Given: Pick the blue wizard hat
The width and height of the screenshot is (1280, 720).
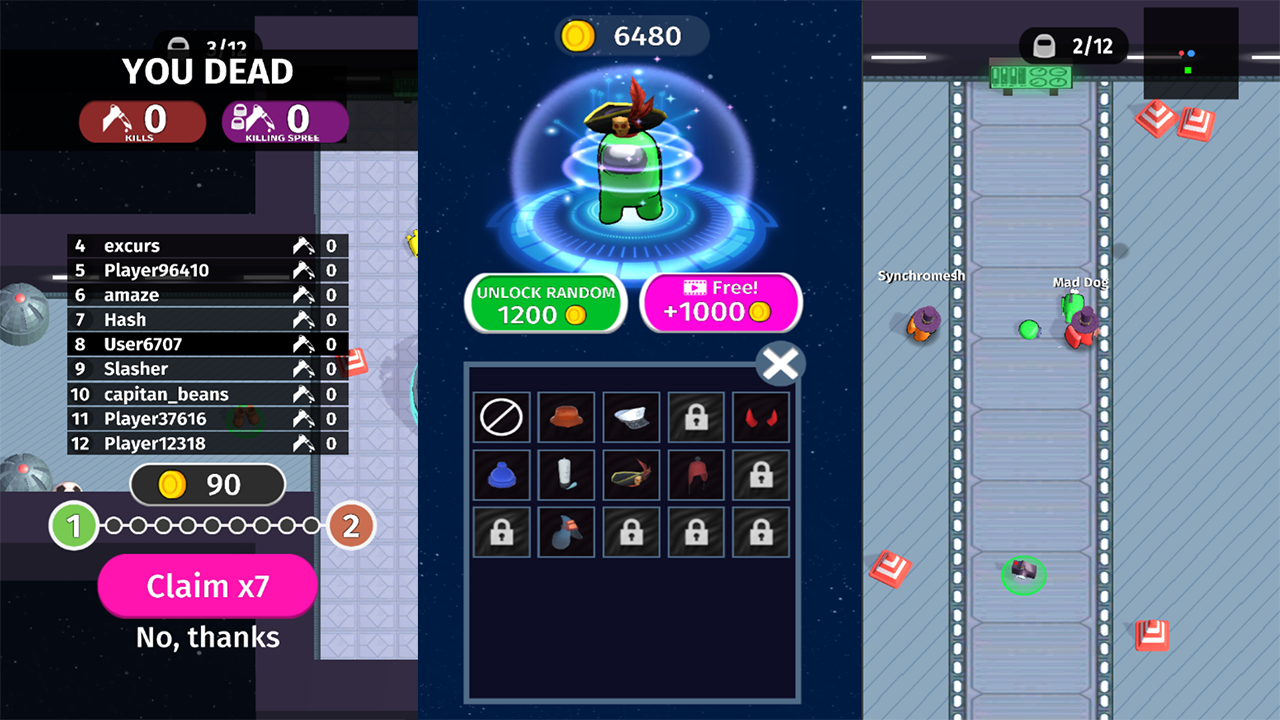Looking at the screenshot, I should click(x=566, y=531).
